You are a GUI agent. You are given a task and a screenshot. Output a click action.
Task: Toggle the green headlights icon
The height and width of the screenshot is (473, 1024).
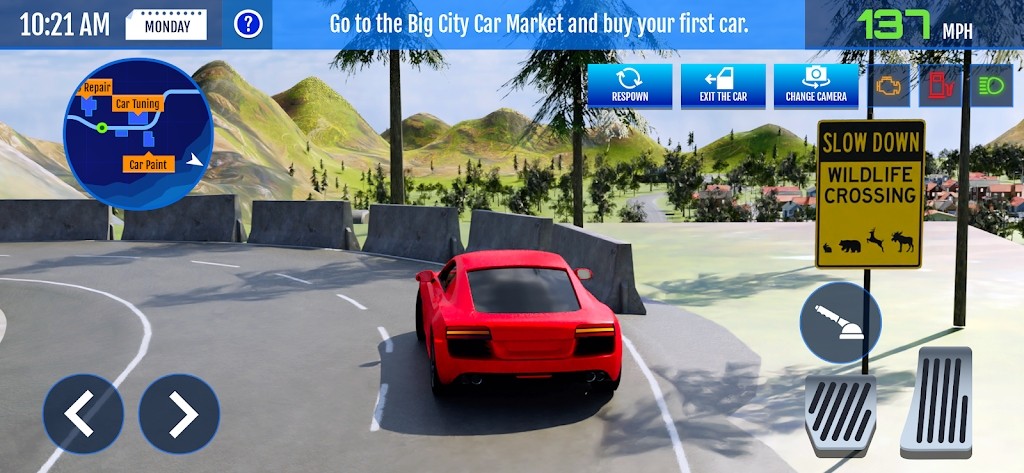[x=992, y=86]
